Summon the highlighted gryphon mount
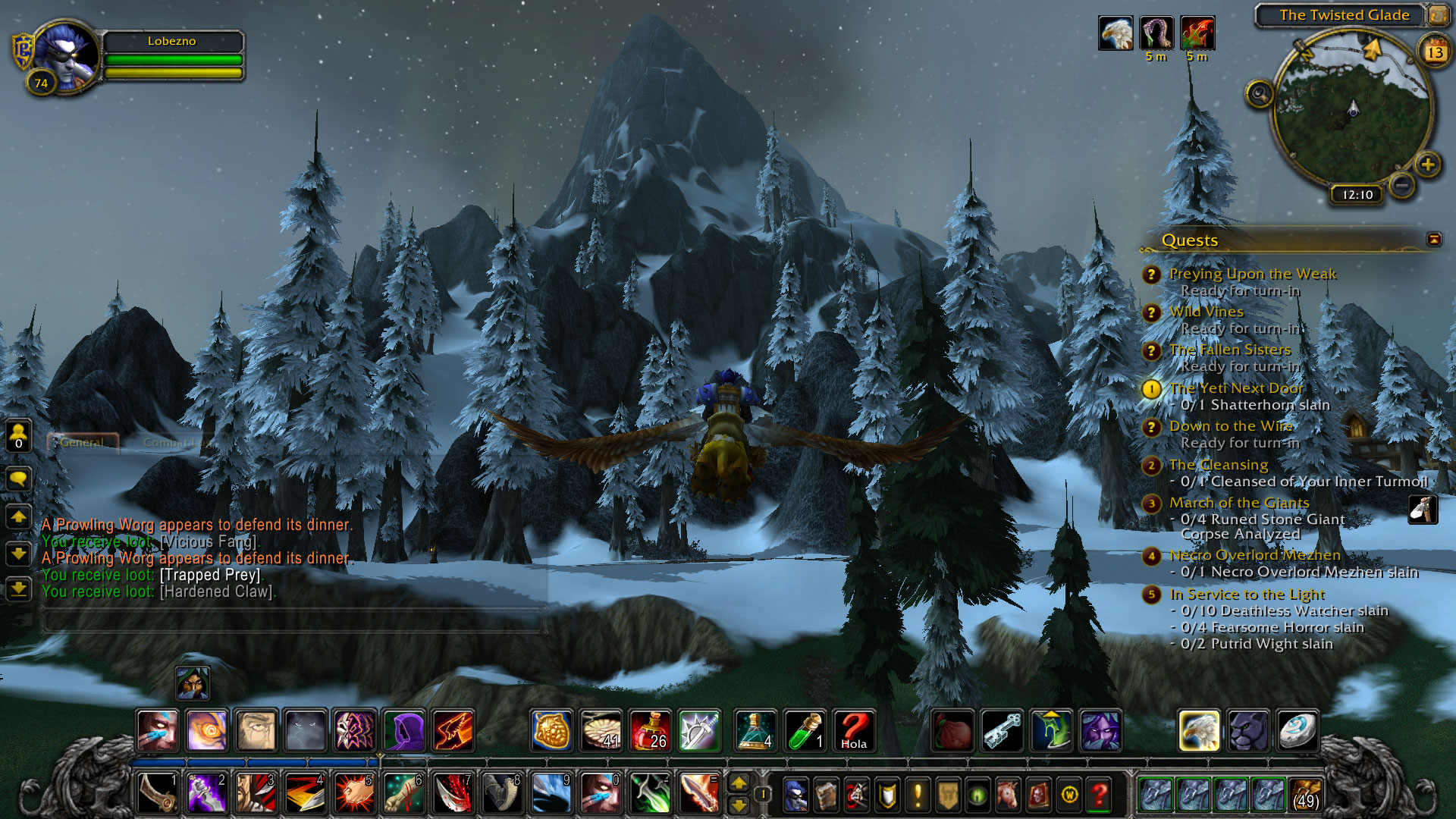 [x=1199, y=730]
